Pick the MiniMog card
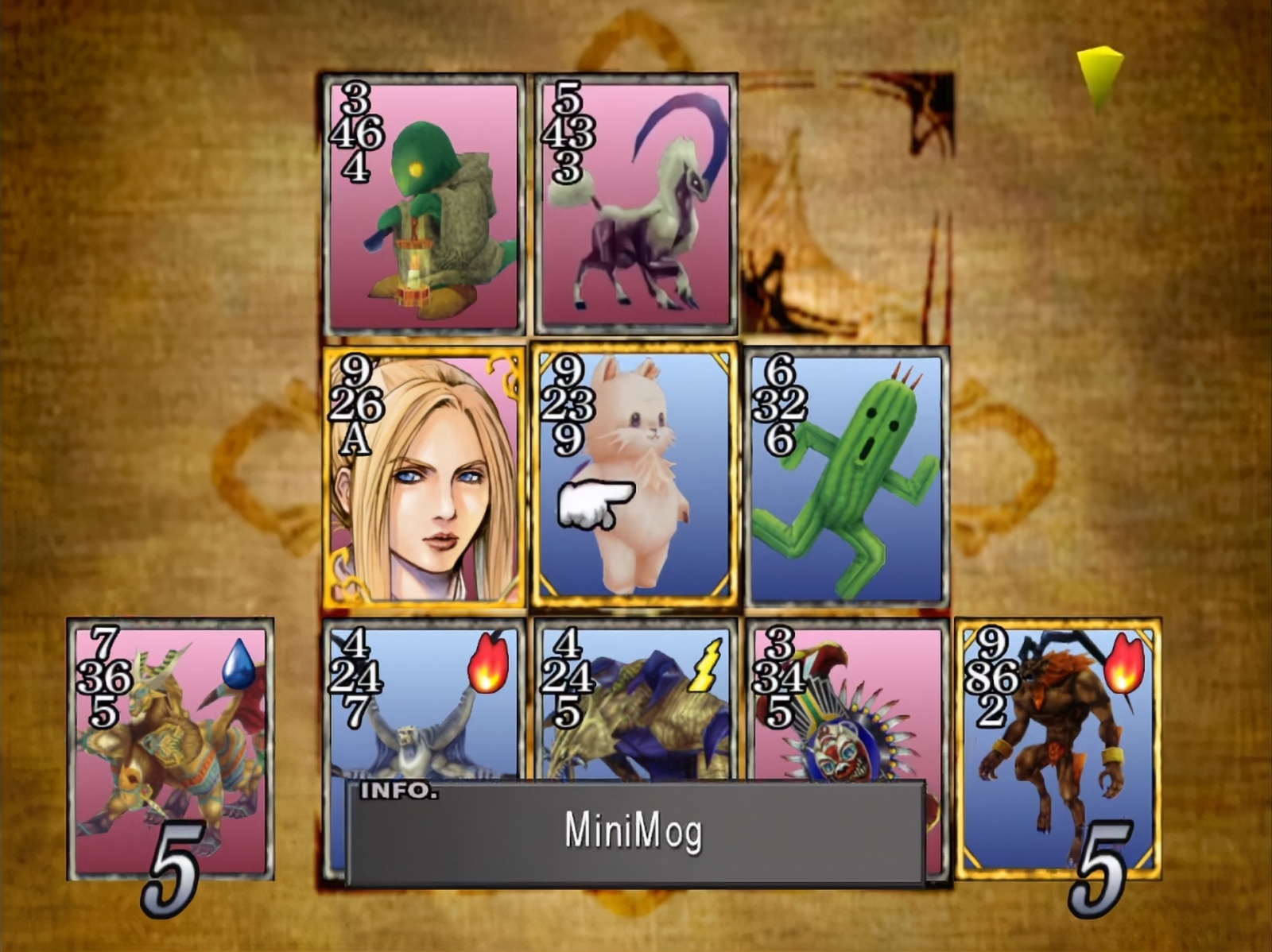The height and width of the screenshot is (952, 1272). tap(635, 477)
